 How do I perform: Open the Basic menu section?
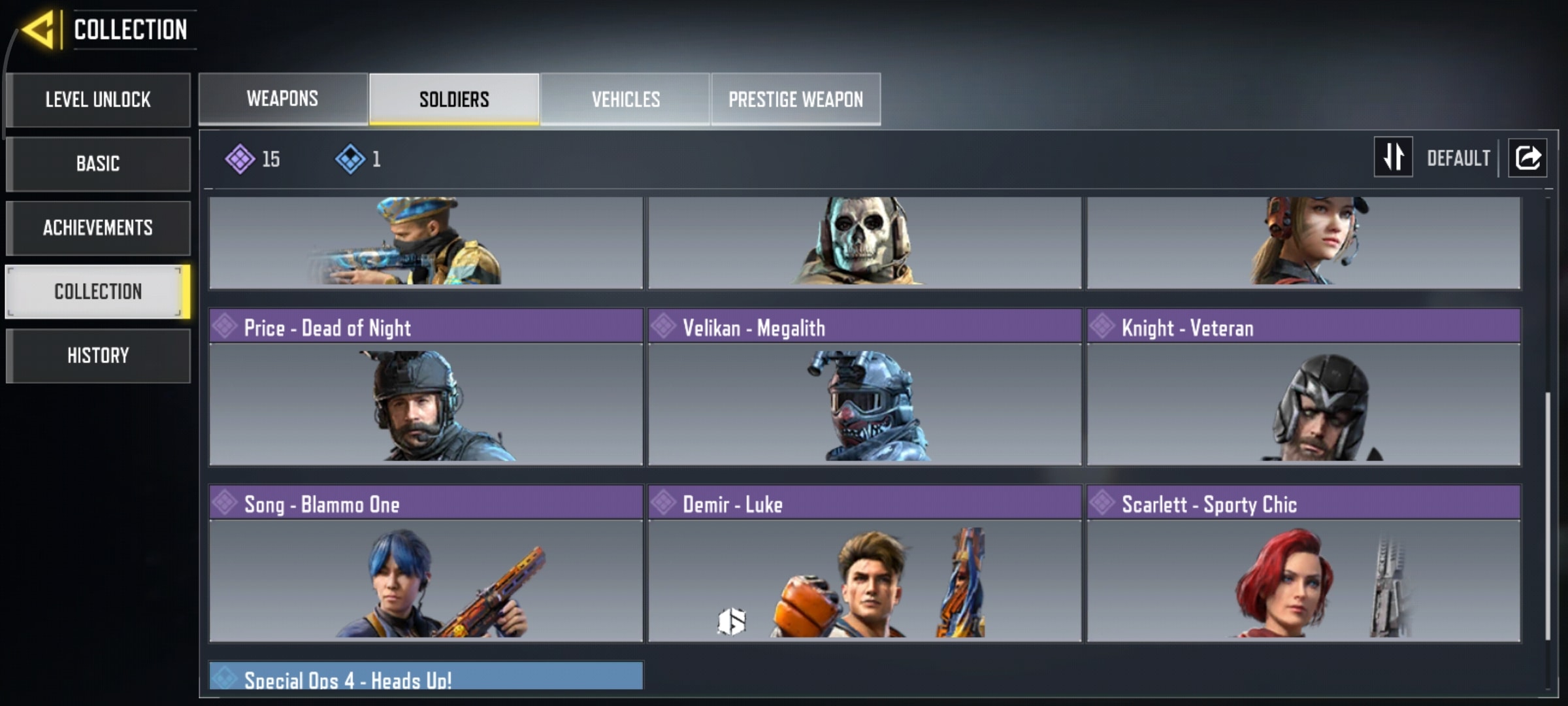[98, 164]
